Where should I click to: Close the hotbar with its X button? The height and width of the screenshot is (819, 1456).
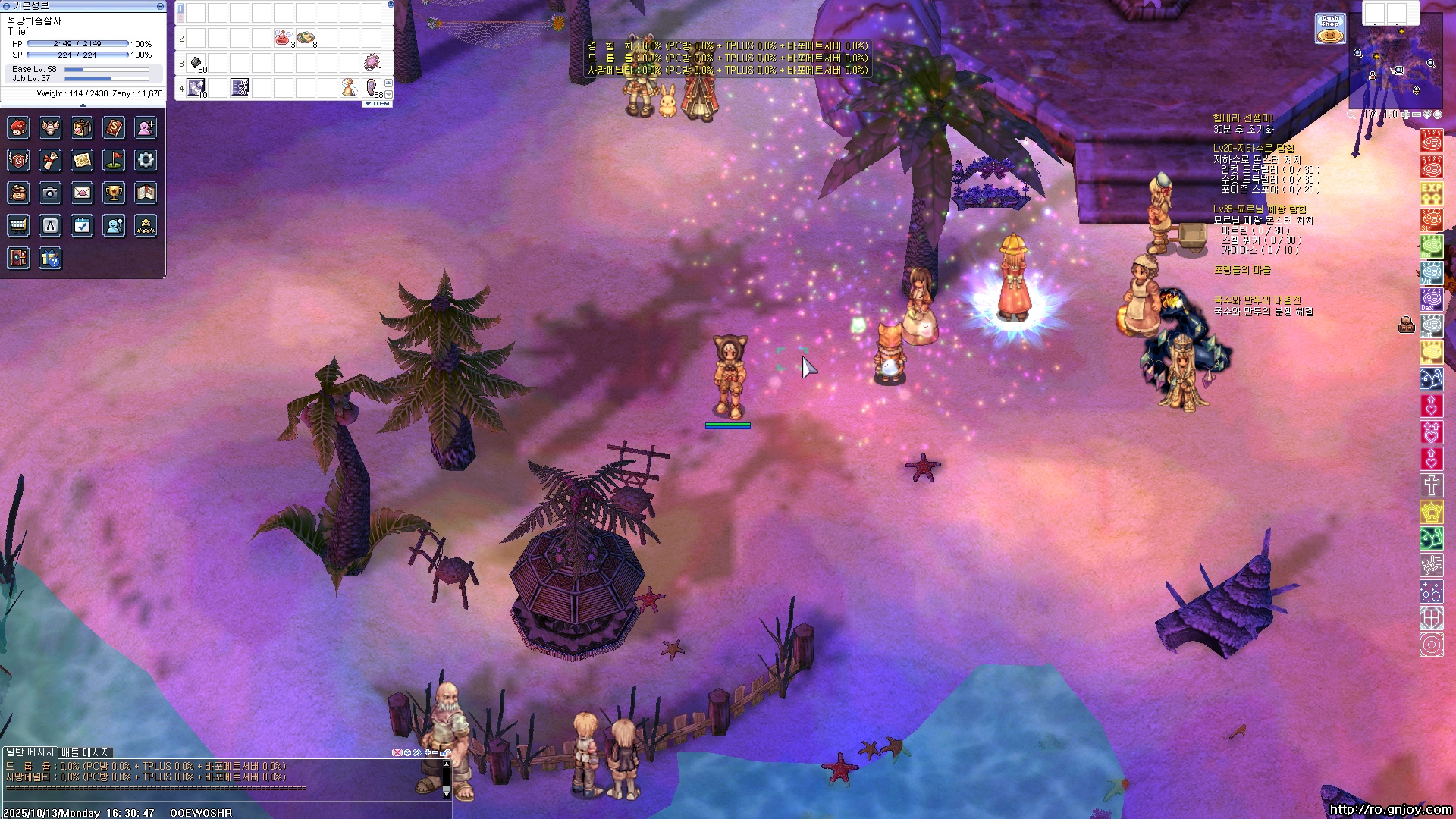(391, 4)
